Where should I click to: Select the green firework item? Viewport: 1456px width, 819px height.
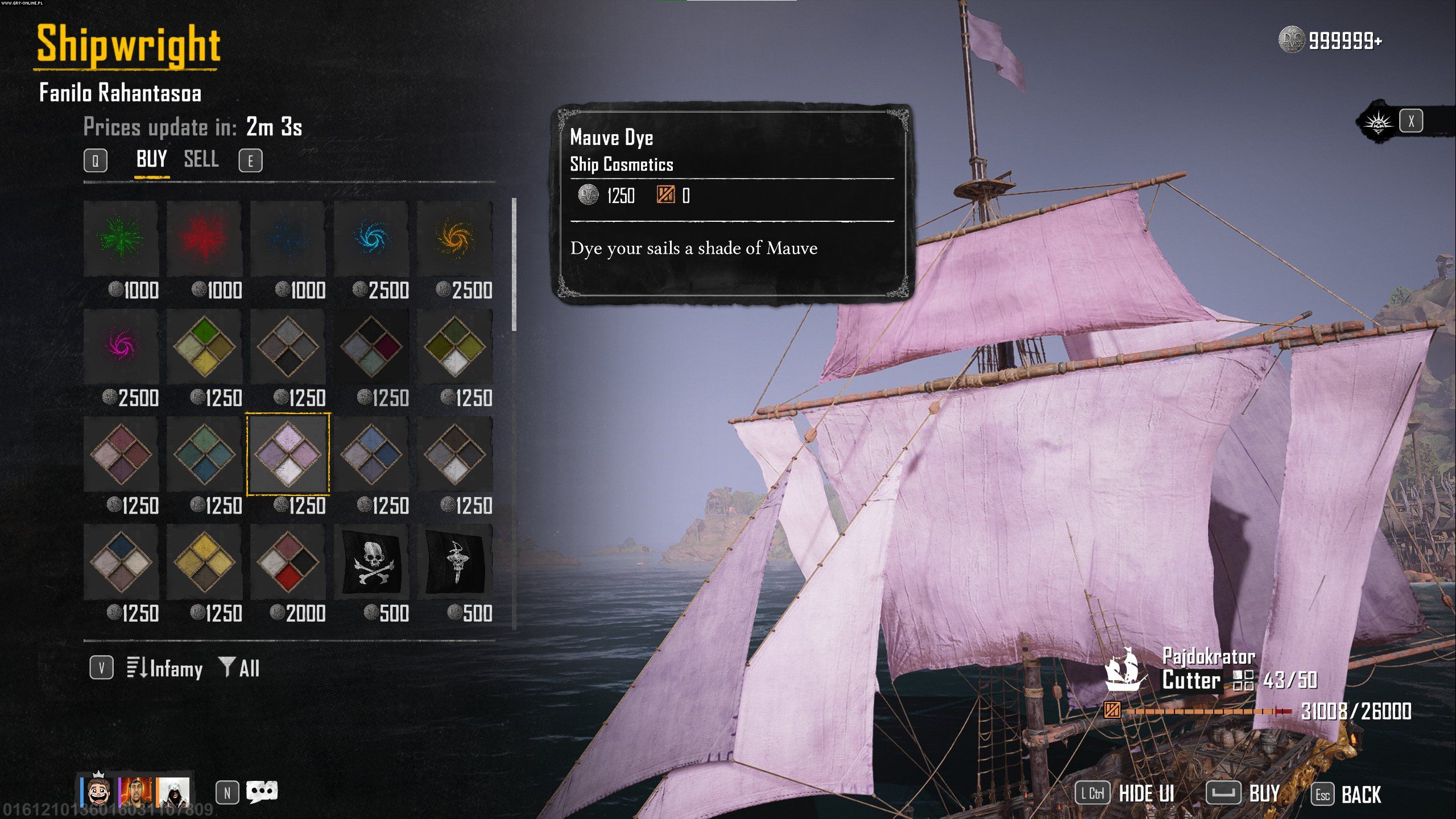point(121,238)
